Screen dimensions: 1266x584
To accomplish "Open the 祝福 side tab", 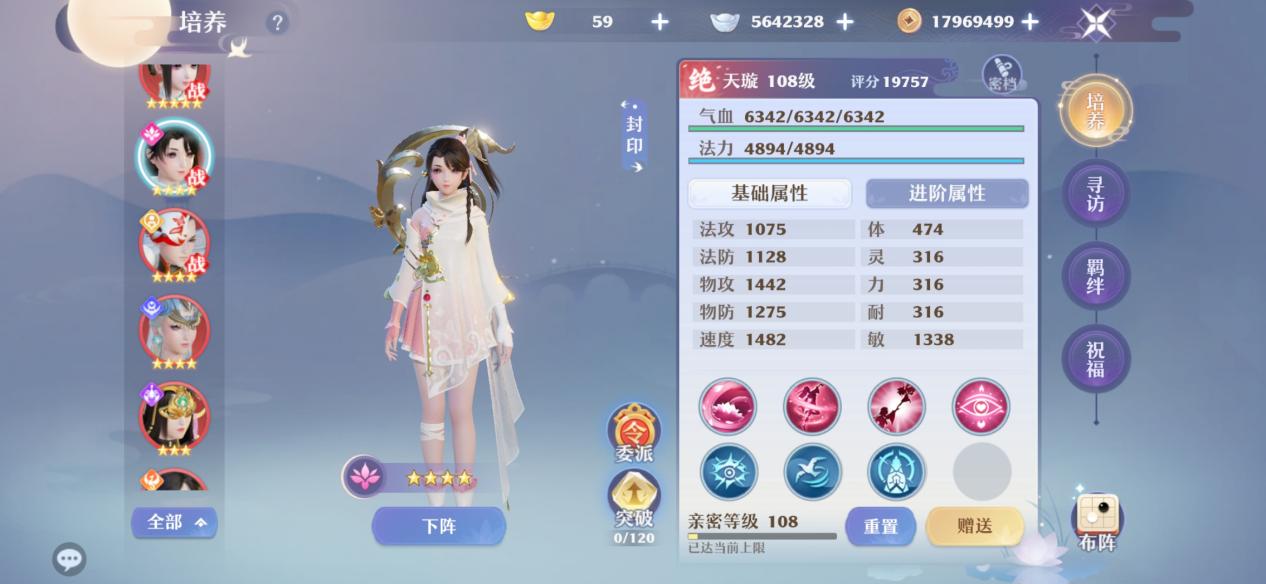I will [1095, 358].
